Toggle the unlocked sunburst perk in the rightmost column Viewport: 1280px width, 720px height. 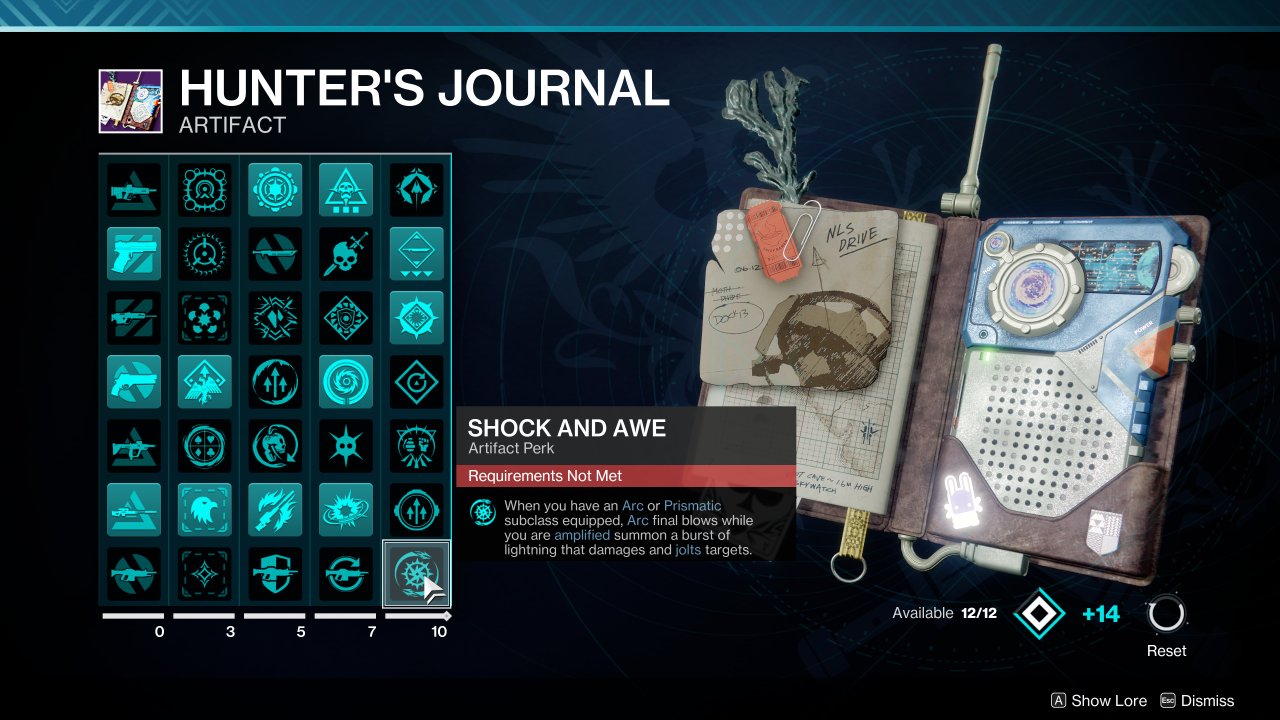click(x=416, y=317)
